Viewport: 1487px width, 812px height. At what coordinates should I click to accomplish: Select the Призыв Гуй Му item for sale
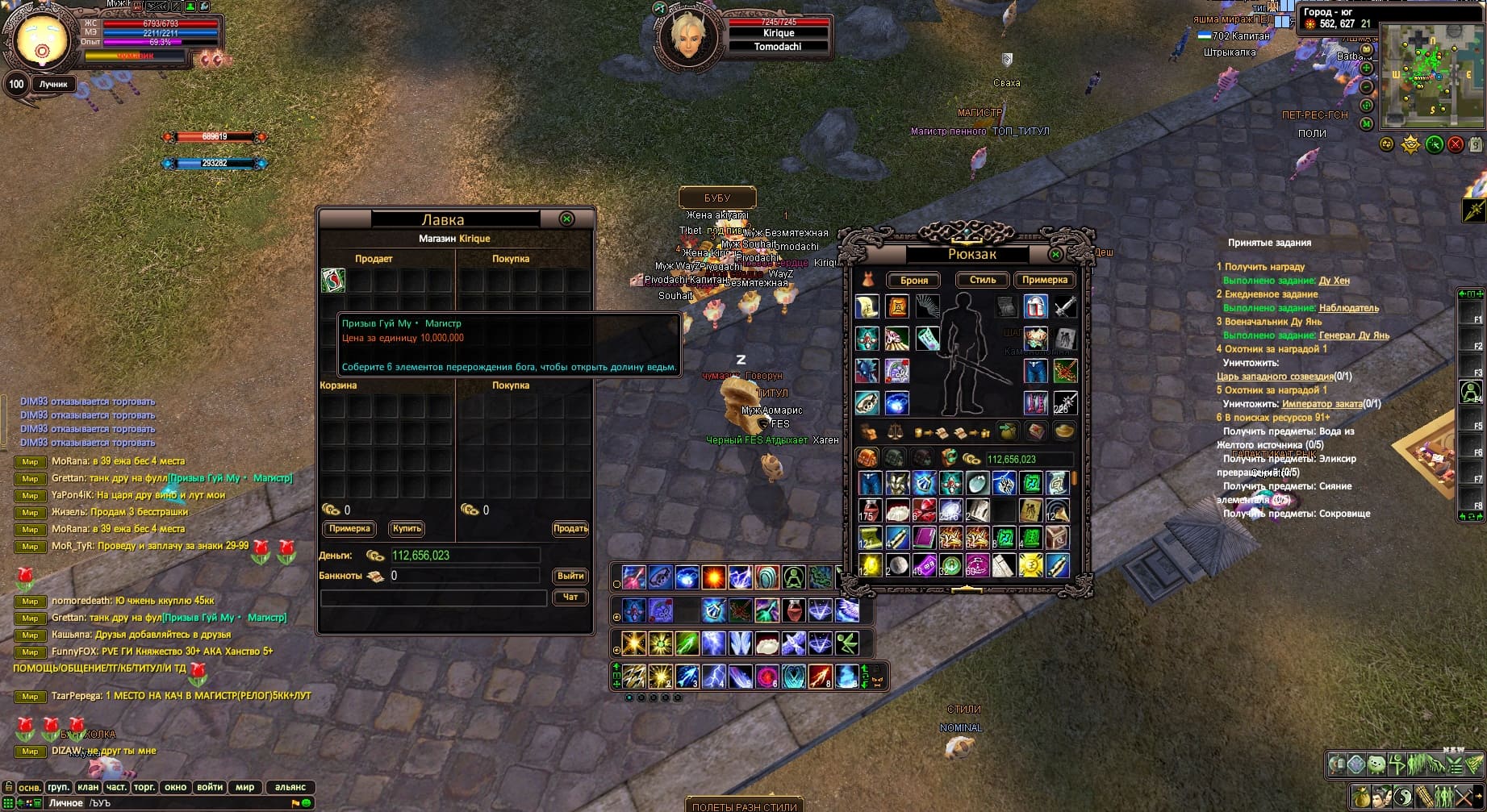(x=333, y=281)
